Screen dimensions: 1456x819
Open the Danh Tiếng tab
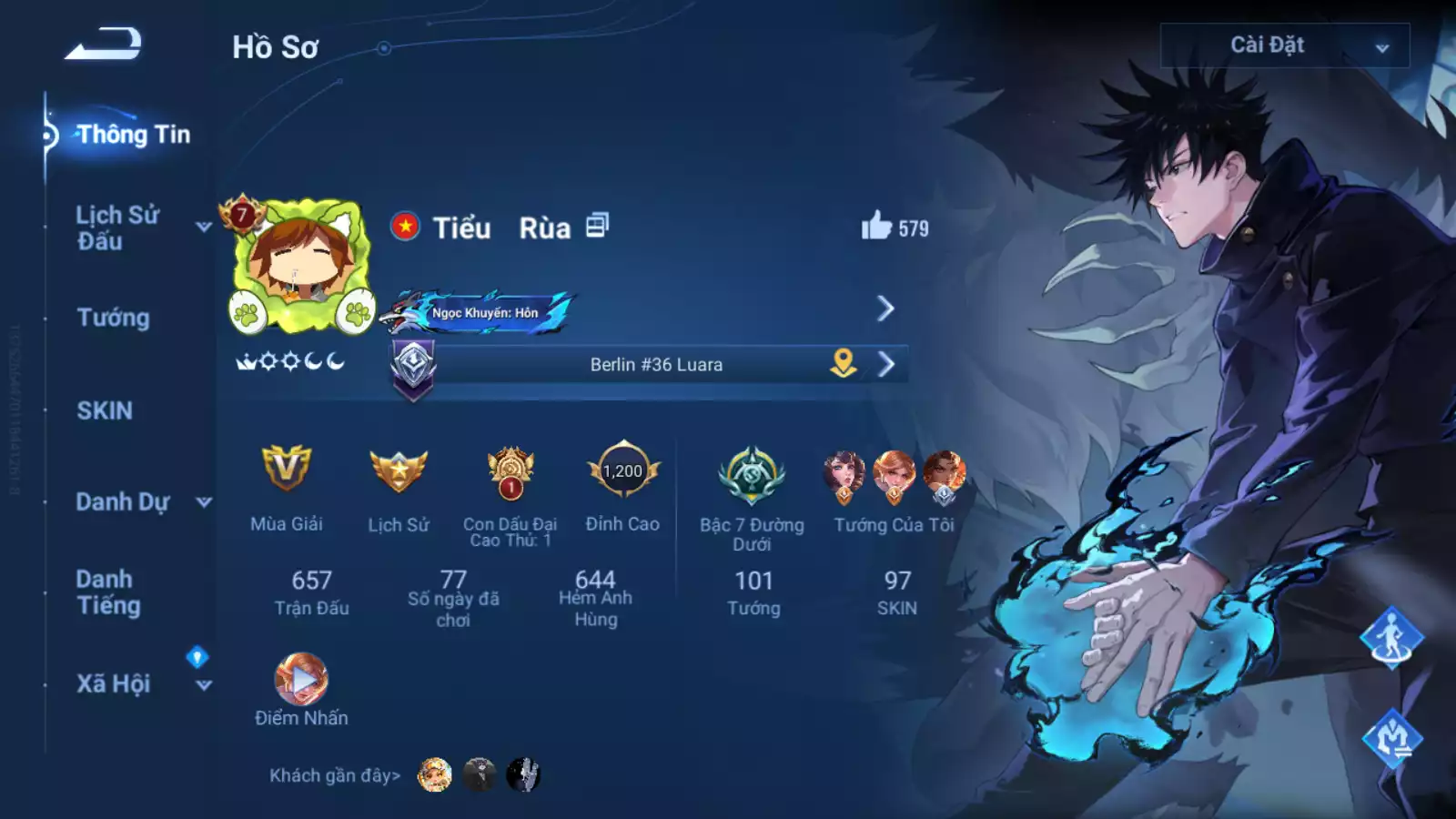tap(108, 592)
